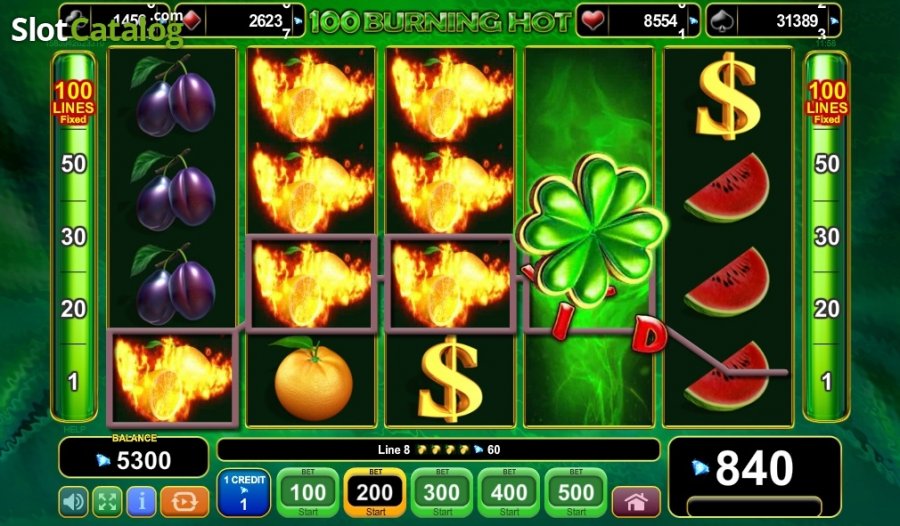Go to lobby with the home button

pos(636,501)
